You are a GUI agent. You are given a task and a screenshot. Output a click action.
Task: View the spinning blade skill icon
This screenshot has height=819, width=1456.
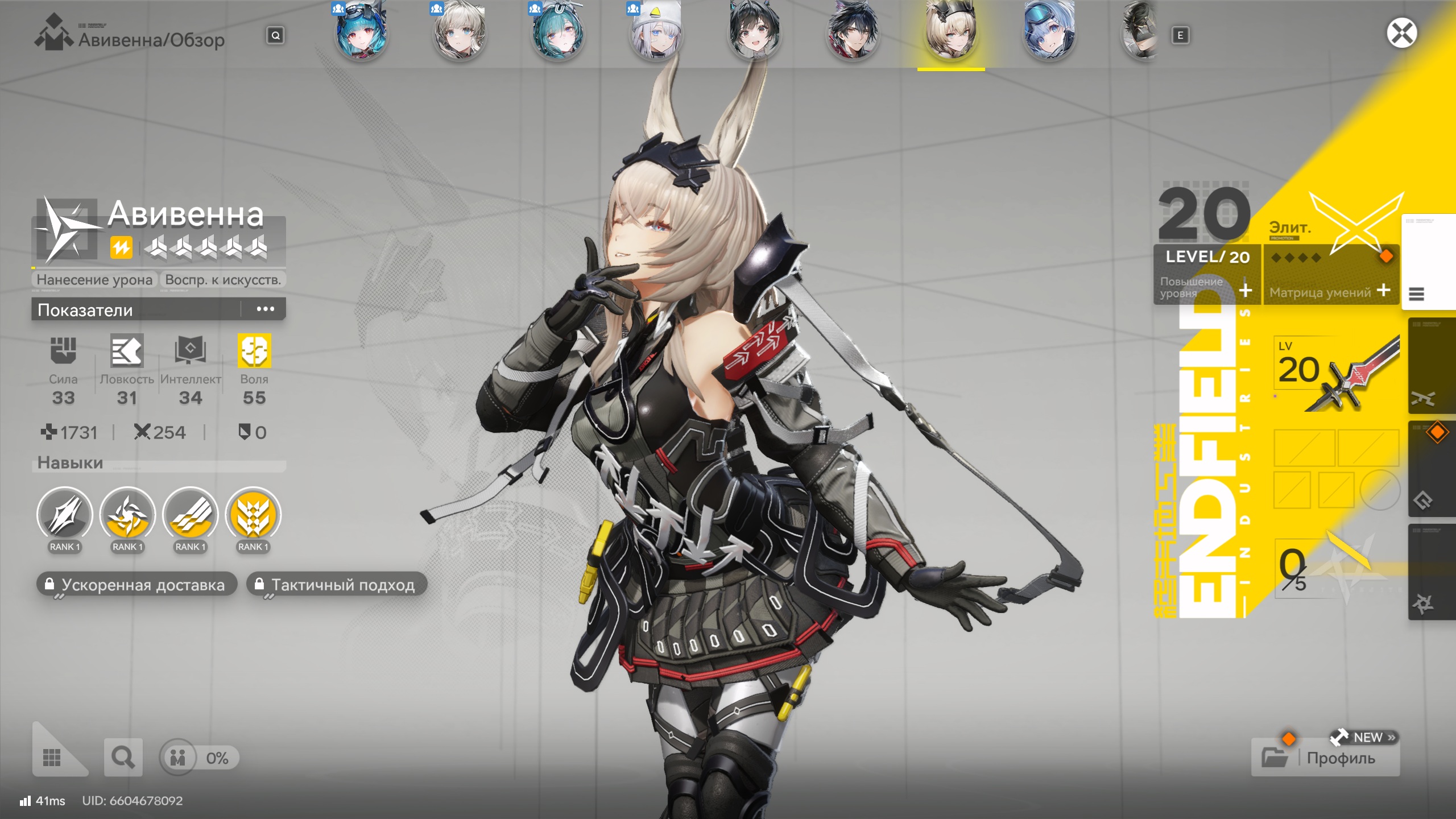click(x=127, y=515)
